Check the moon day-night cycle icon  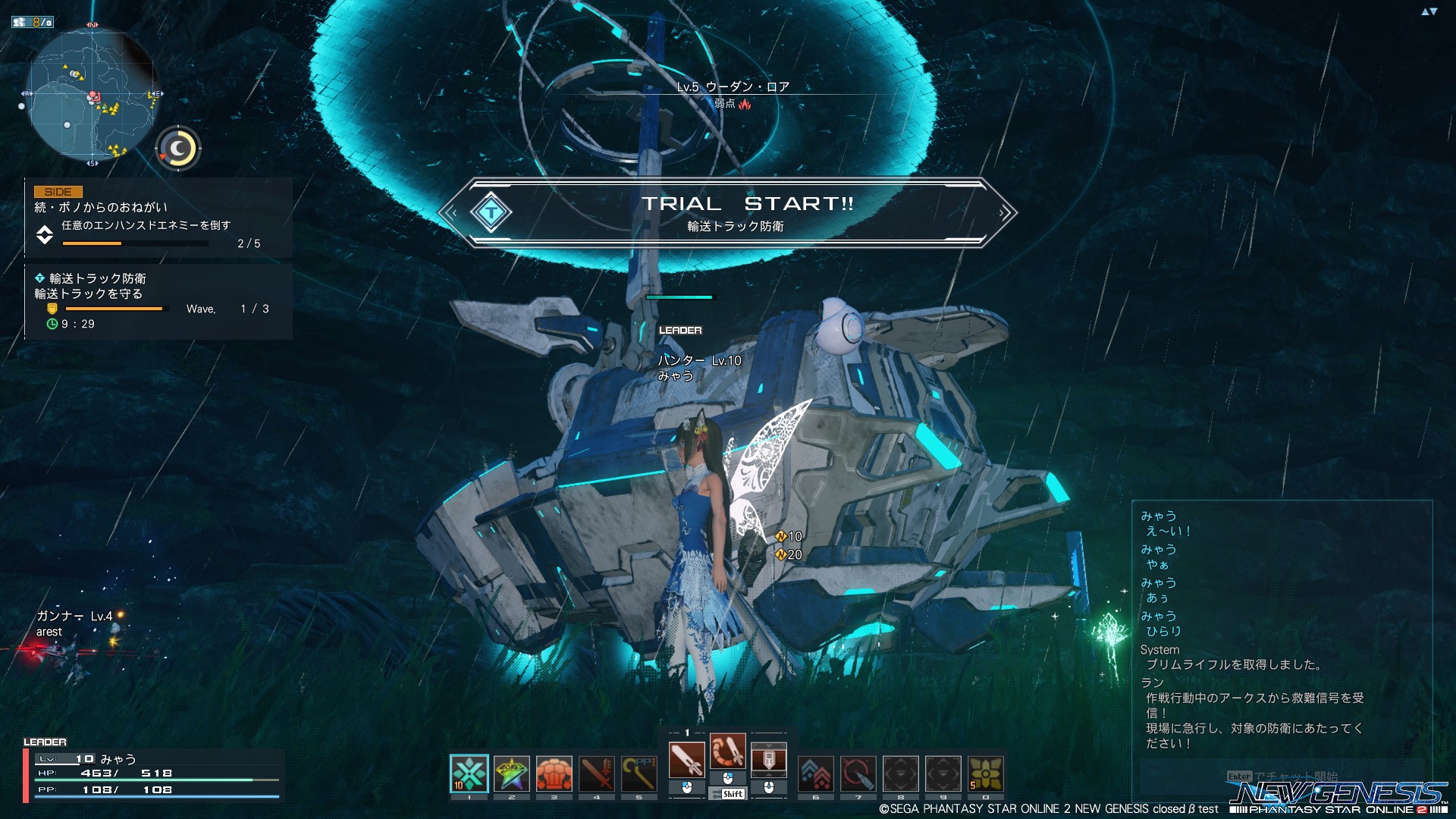pyautogui.click(x=179, y=148)
